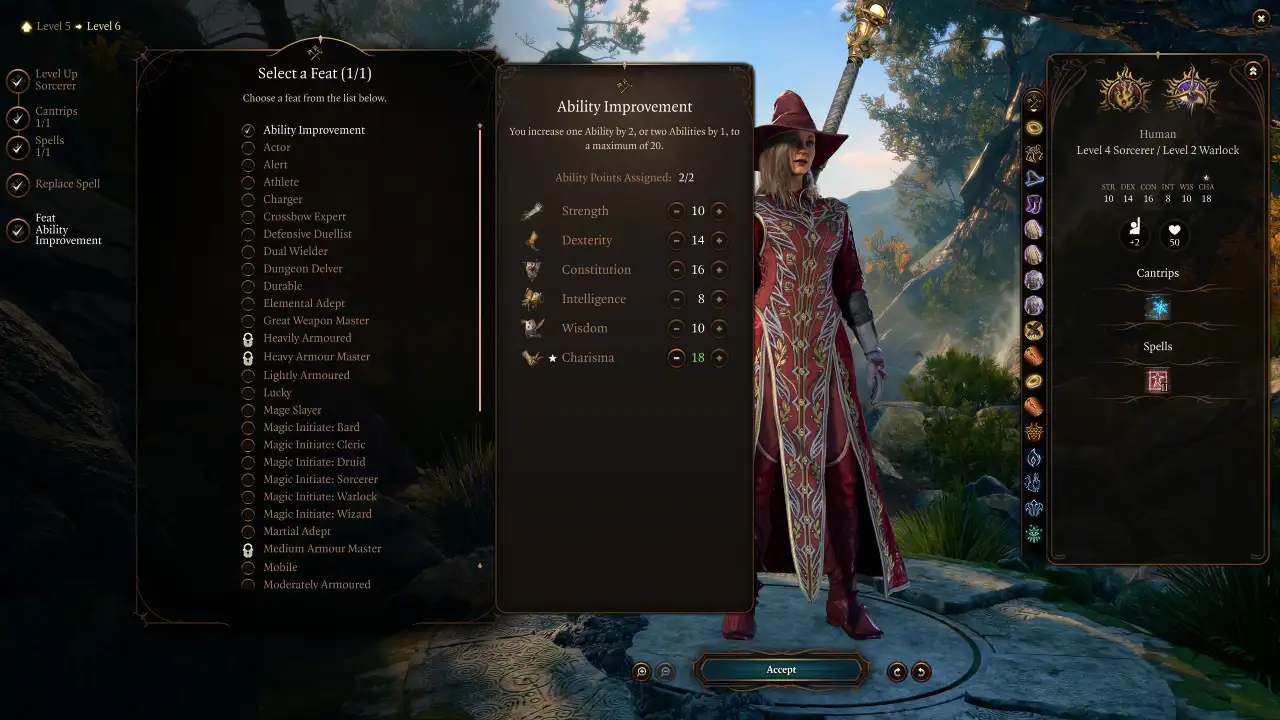
Task: Select Magic Initiate: Wizard feat
Action: click(317, 514)
